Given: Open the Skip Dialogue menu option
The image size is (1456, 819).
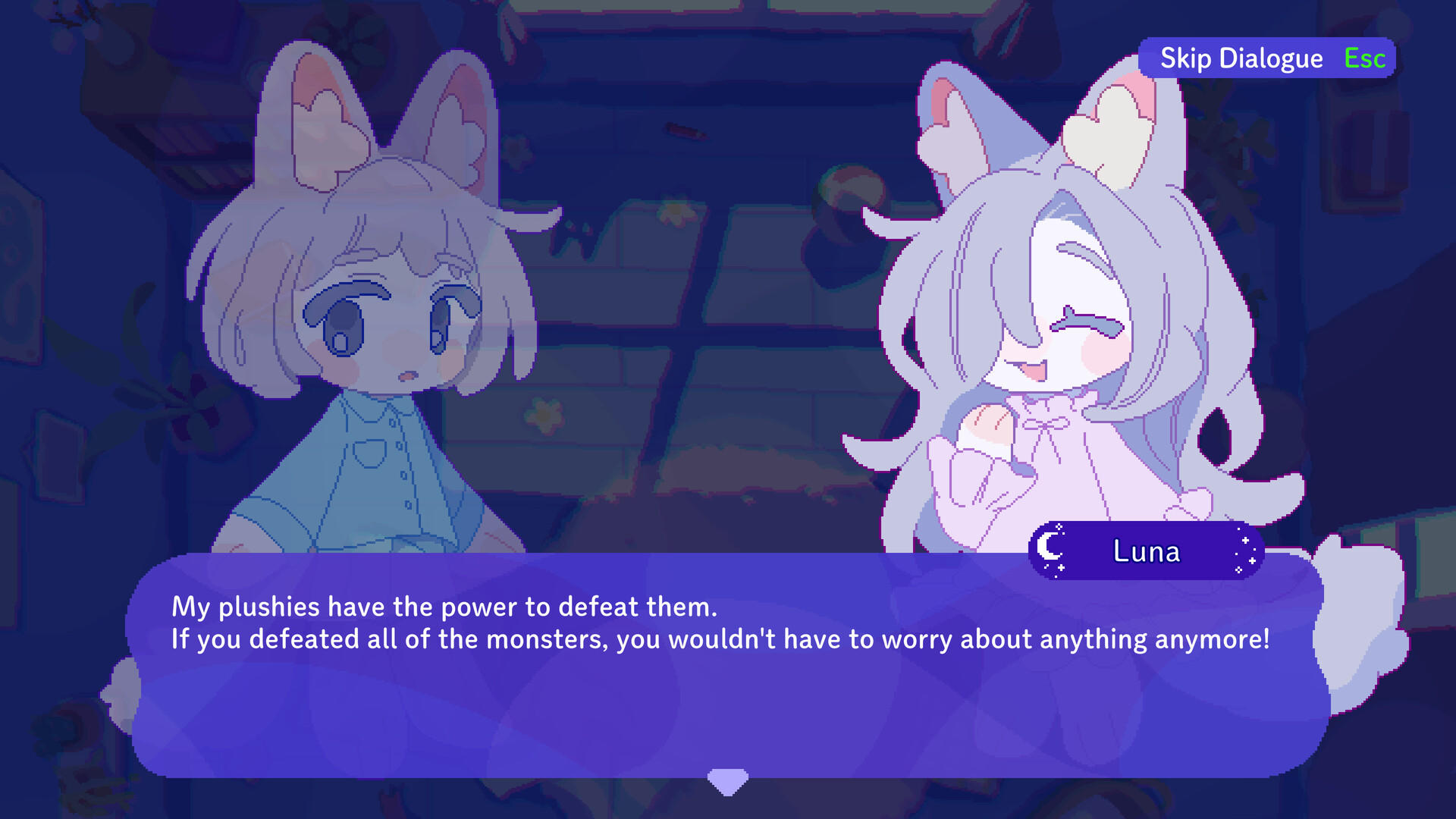Looking at the screenshot, I should (1241, 57).
